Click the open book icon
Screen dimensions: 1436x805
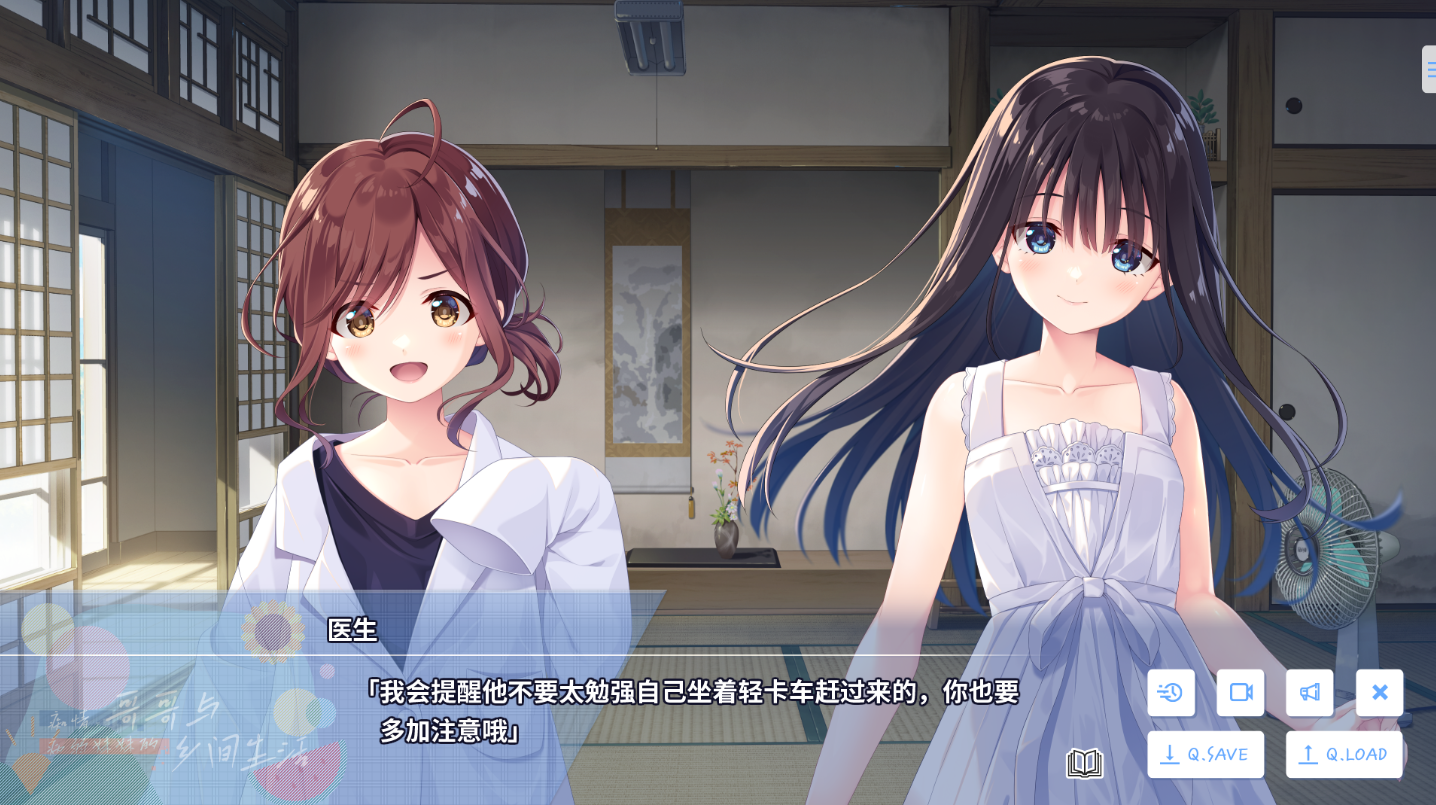(x=1084, y=764)
